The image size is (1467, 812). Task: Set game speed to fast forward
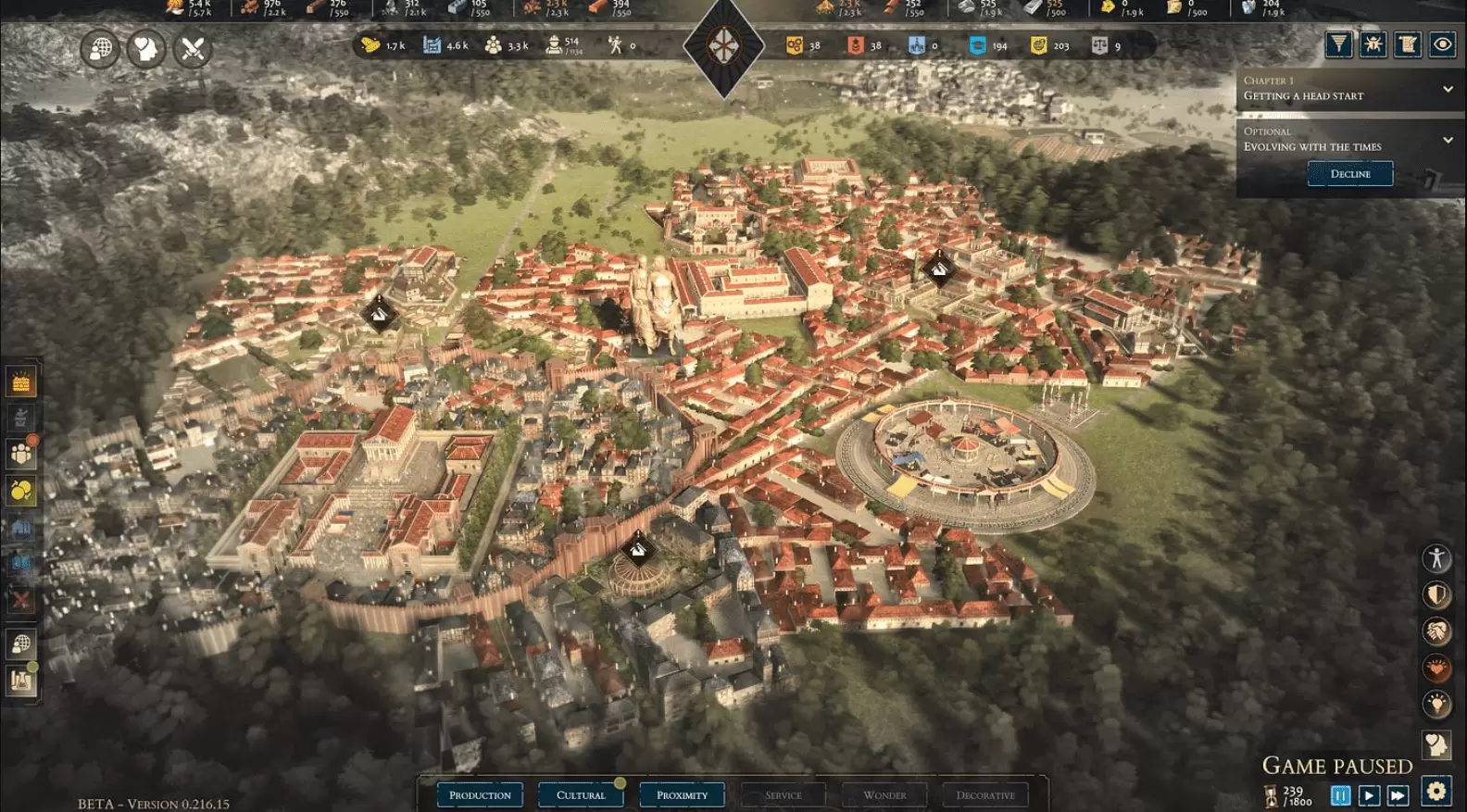1398,794
